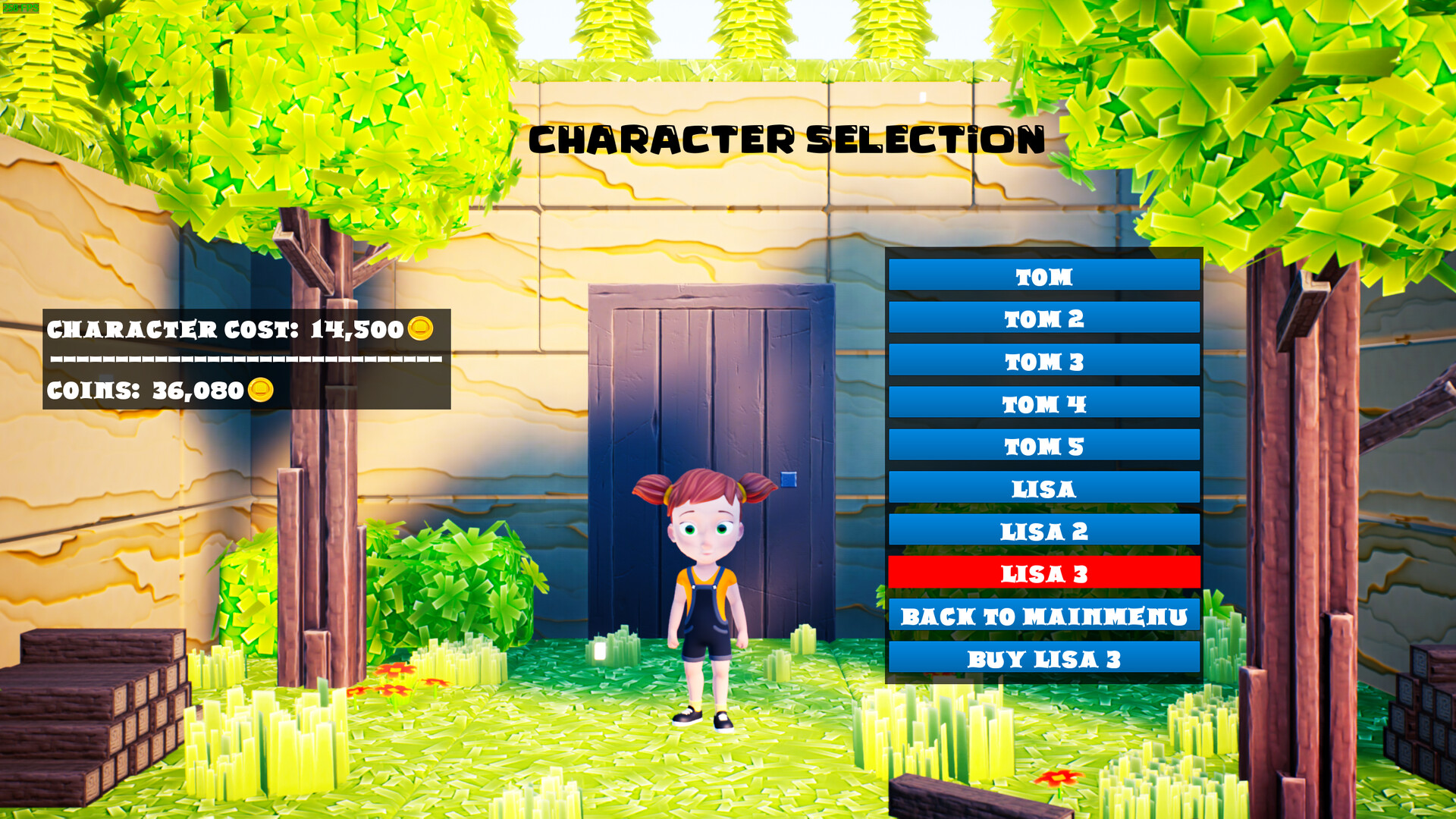Screen dimensions: 1456x819
Task: Choose the Tom 5 option
Action: pos(1043,446)
